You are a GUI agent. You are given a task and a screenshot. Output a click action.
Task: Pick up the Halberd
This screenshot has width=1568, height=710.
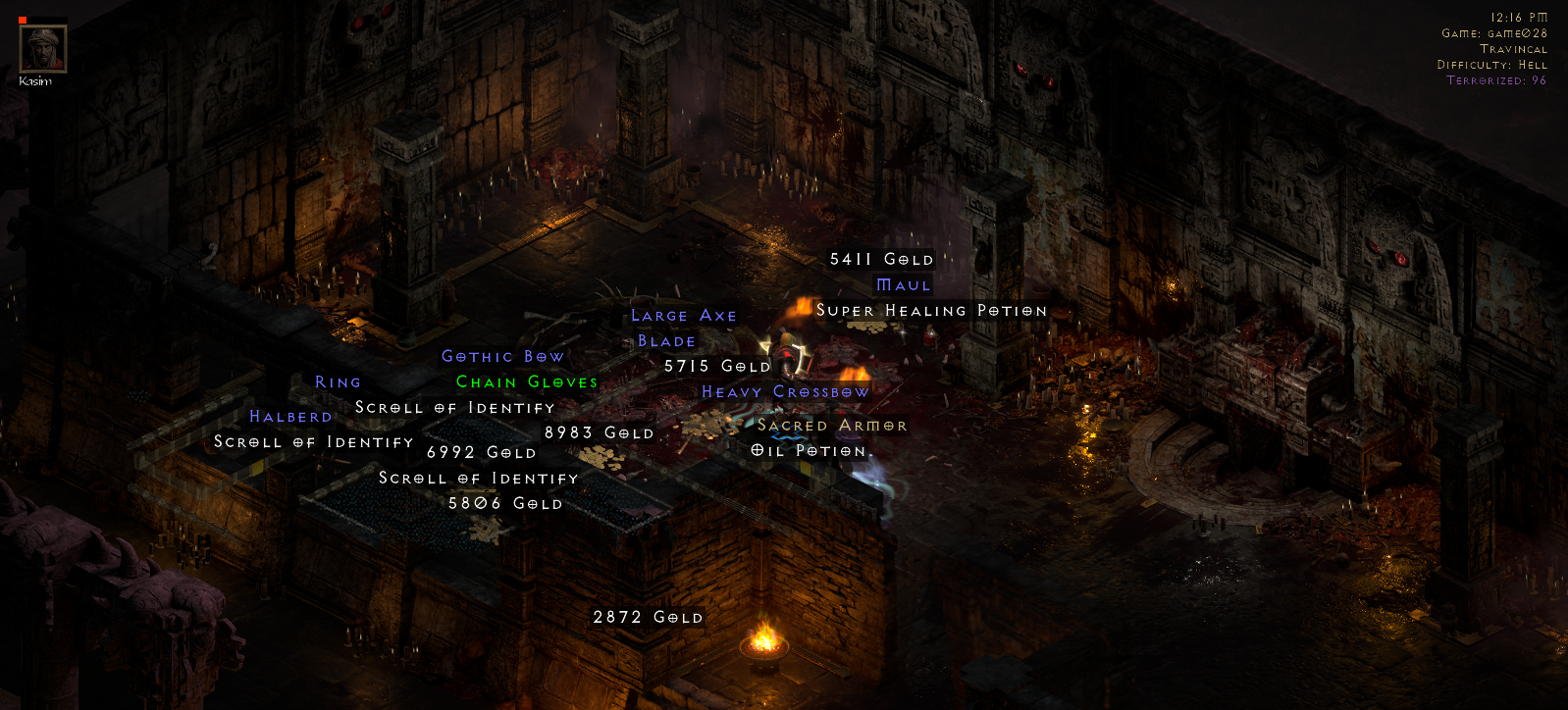[x=291, y=416]
